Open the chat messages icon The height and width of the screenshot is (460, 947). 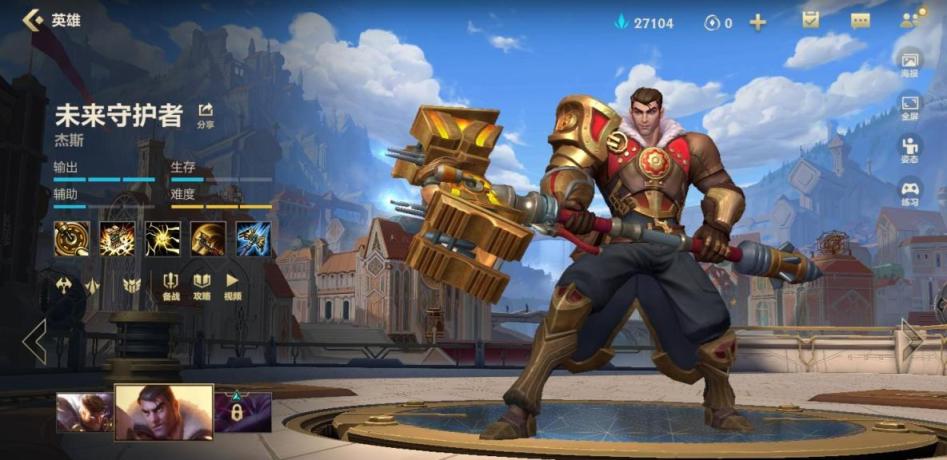point(860,21)
